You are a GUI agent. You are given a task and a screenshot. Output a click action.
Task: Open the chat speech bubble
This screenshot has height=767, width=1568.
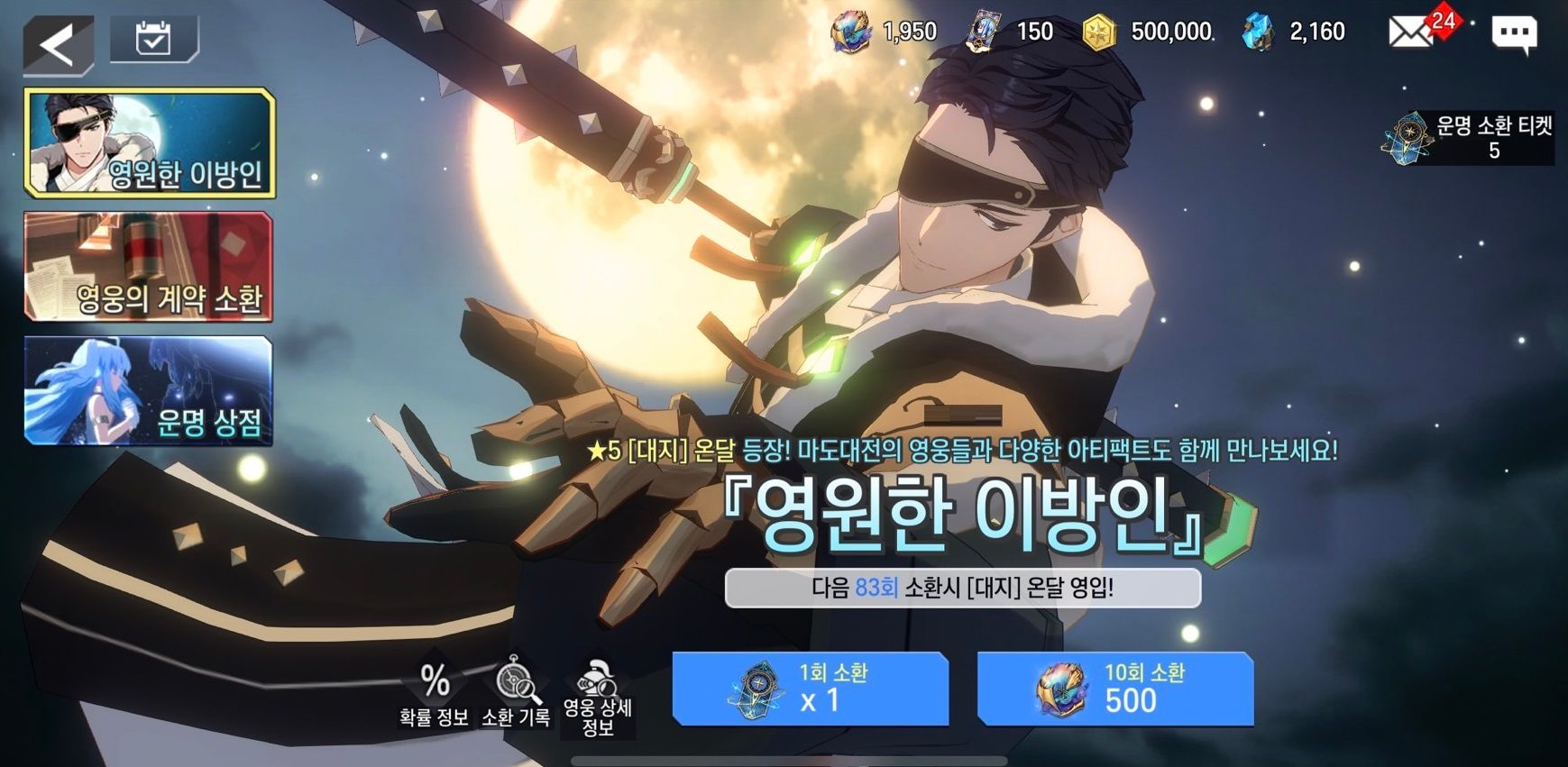tap(1514, 34)
